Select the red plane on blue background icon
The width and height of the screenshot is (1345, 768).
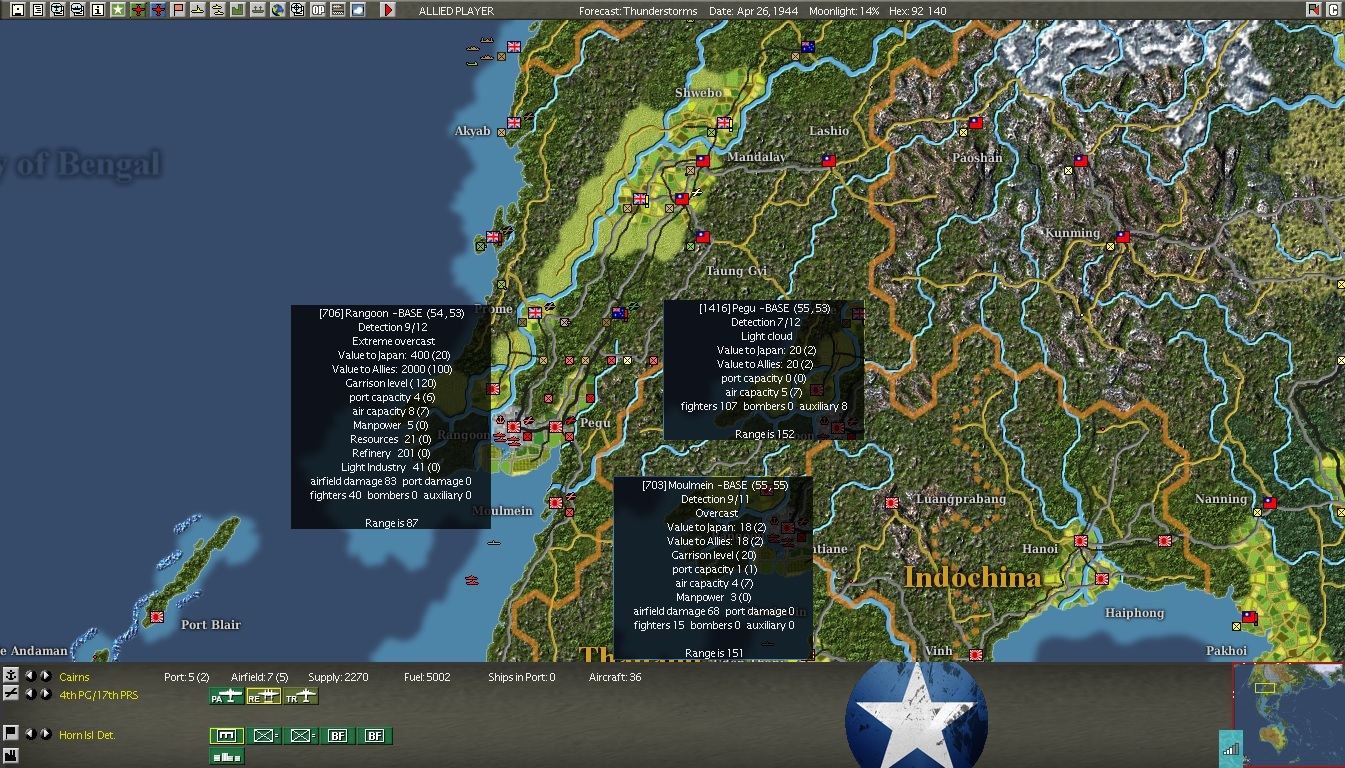[x=157, y=10]
